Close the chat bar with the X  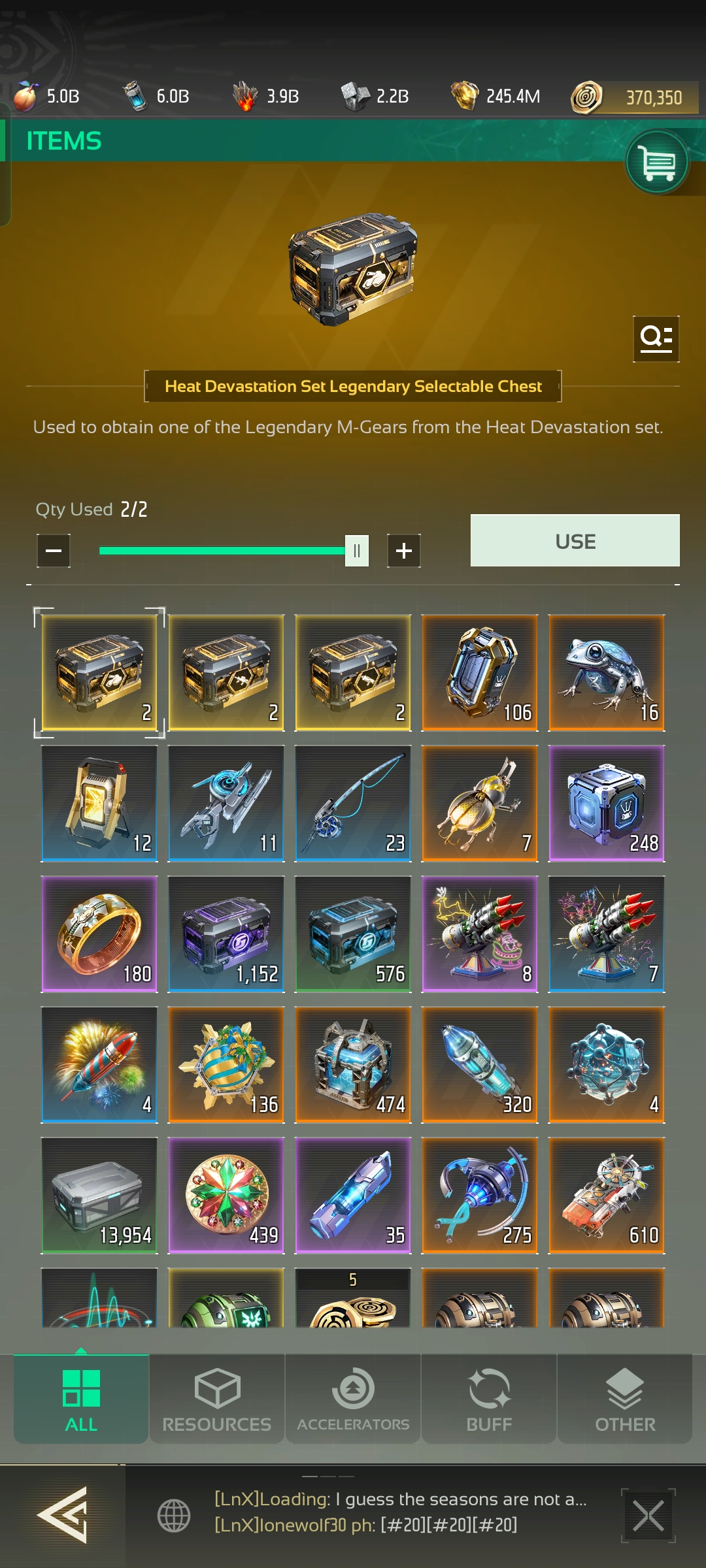point(648,1516)
